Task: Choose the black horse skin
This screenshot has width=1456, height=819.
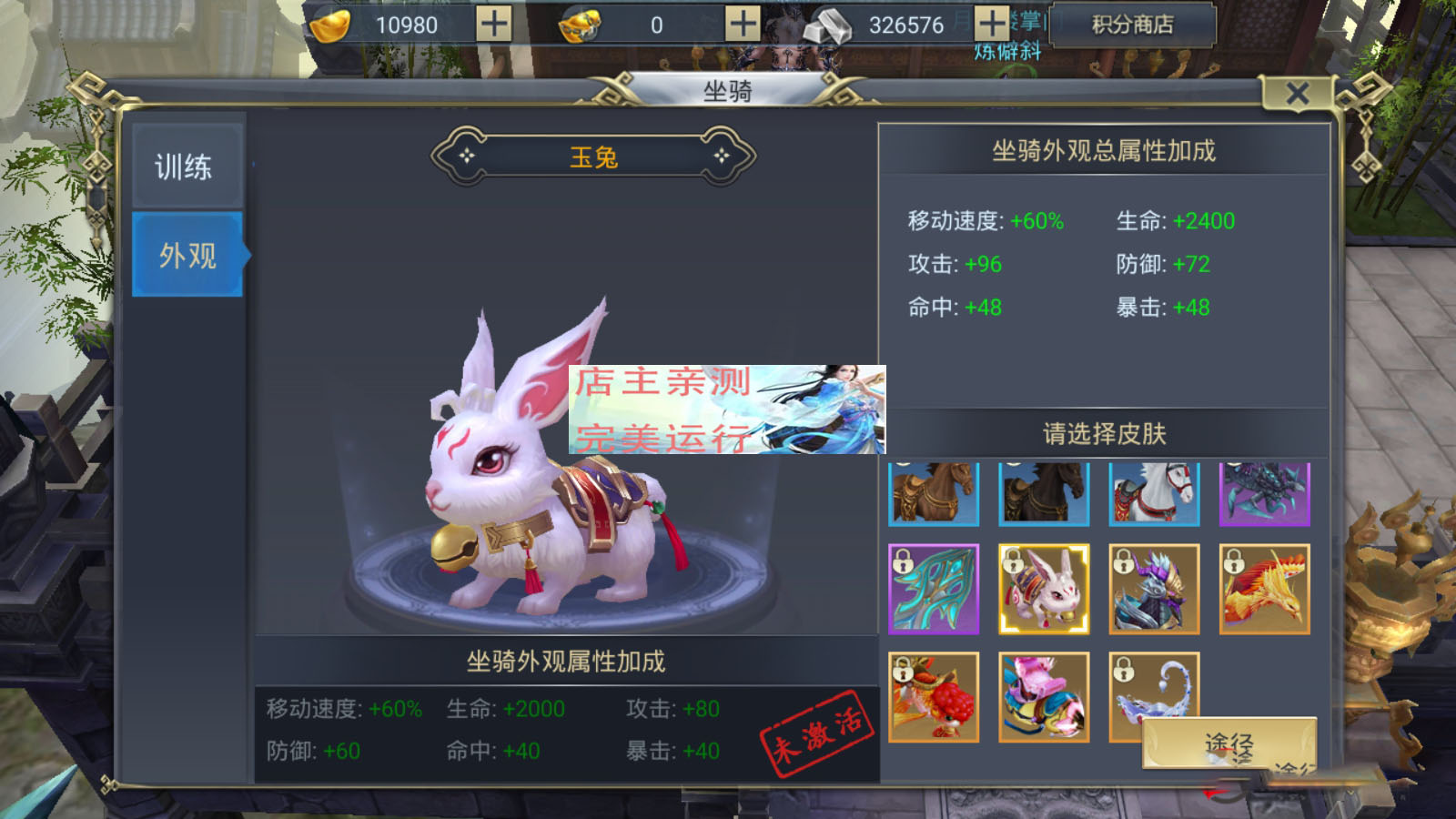Action: click(1044, 493)
